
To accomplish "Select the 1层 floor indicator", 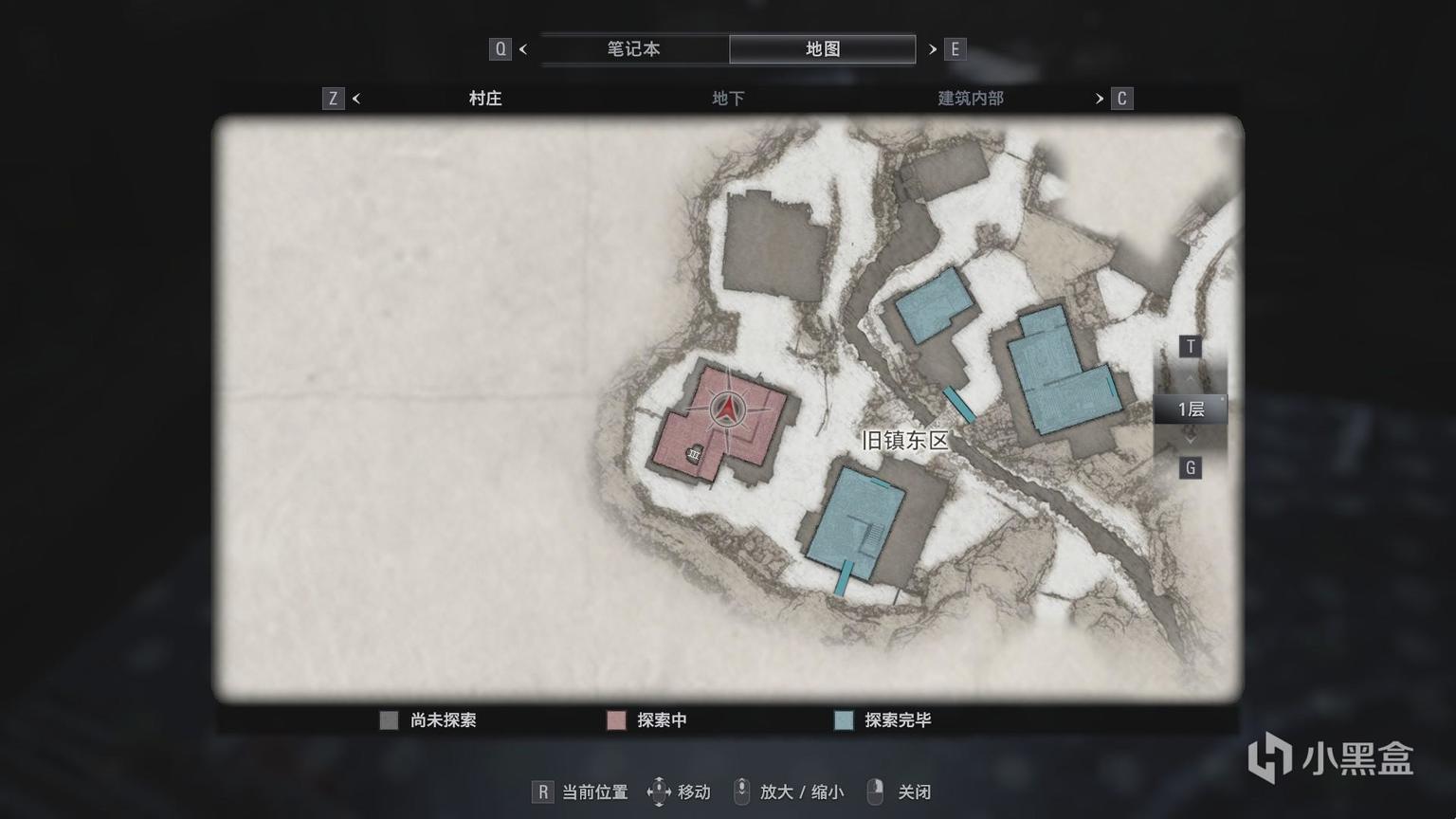I will coord(1190,409).
